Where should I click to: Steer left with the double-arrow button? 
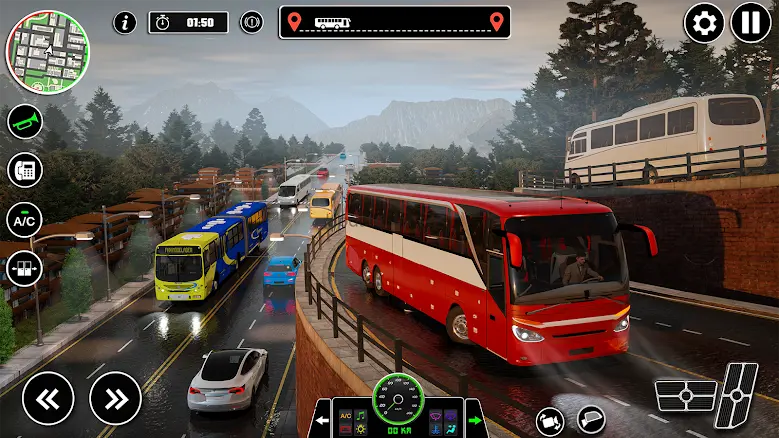click(x=48, y=398)
